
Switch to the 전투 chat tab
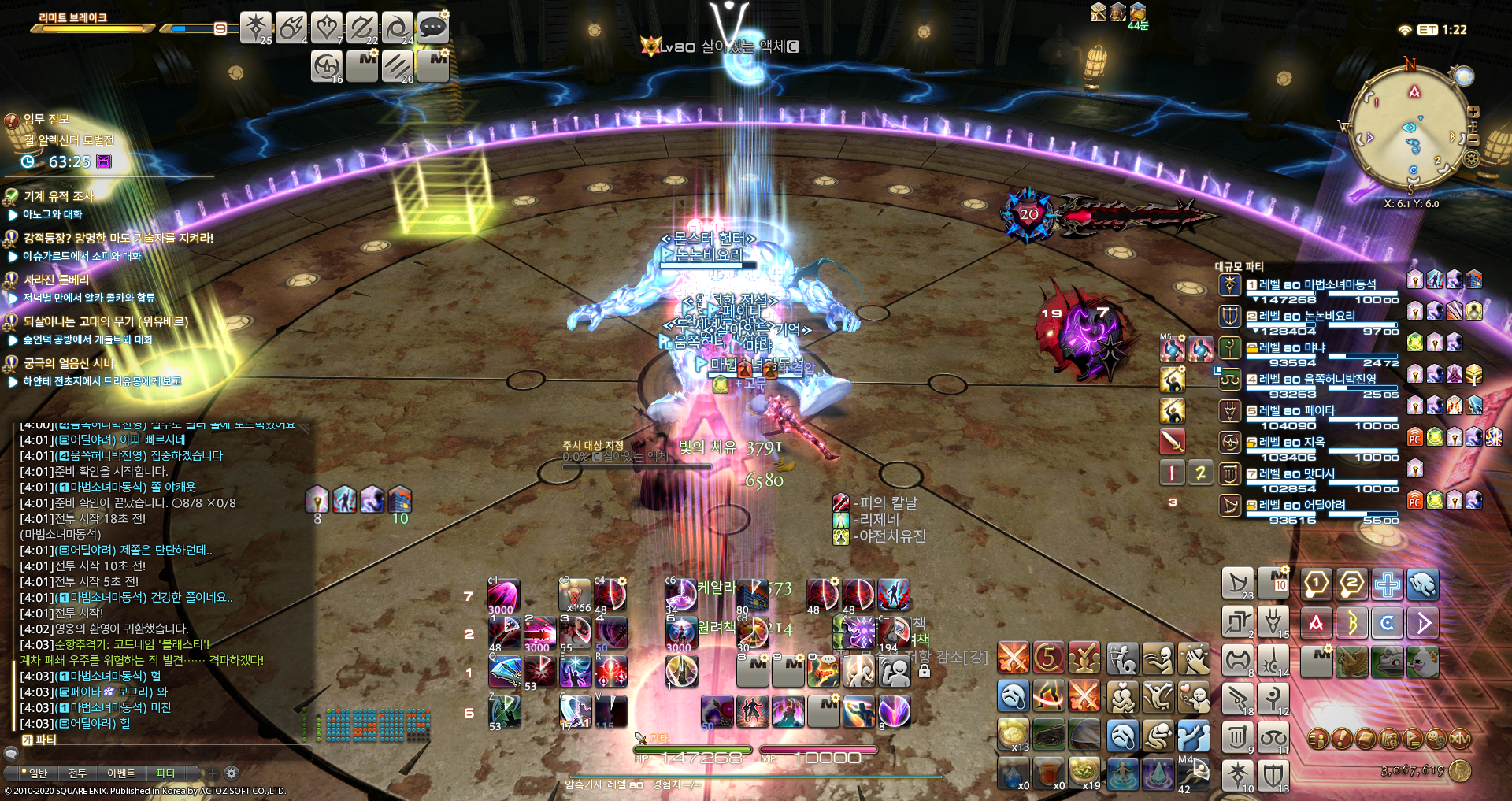coord(77,773)
